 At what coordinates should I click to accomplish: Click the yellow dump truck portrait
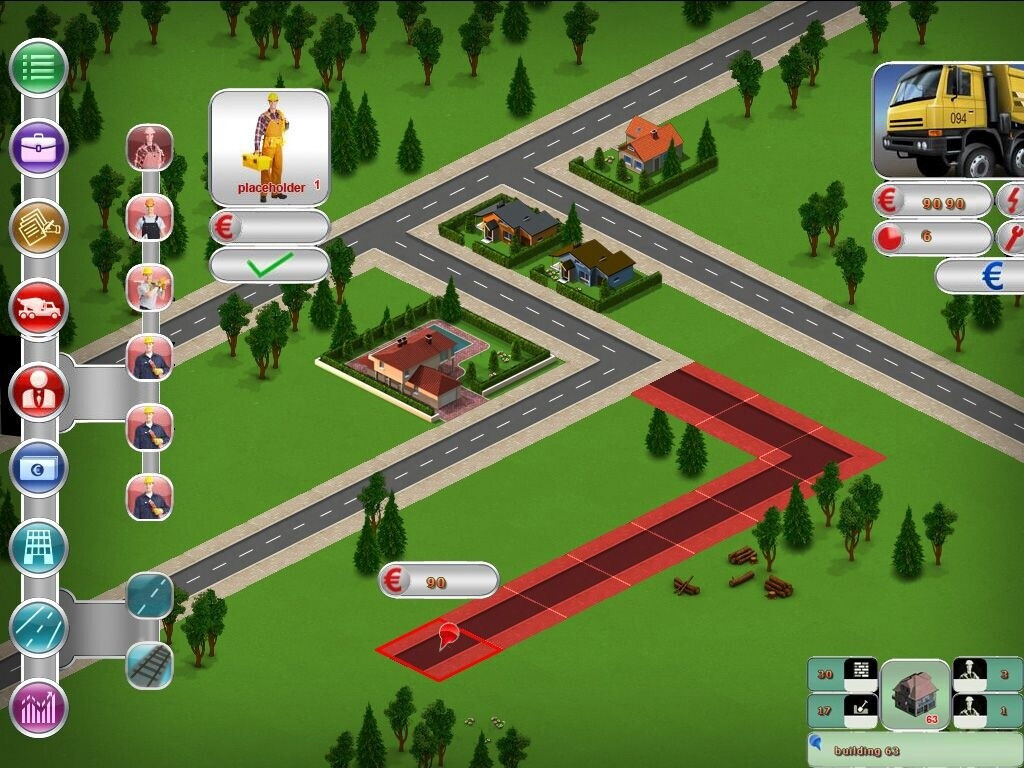tap(950, 120)
